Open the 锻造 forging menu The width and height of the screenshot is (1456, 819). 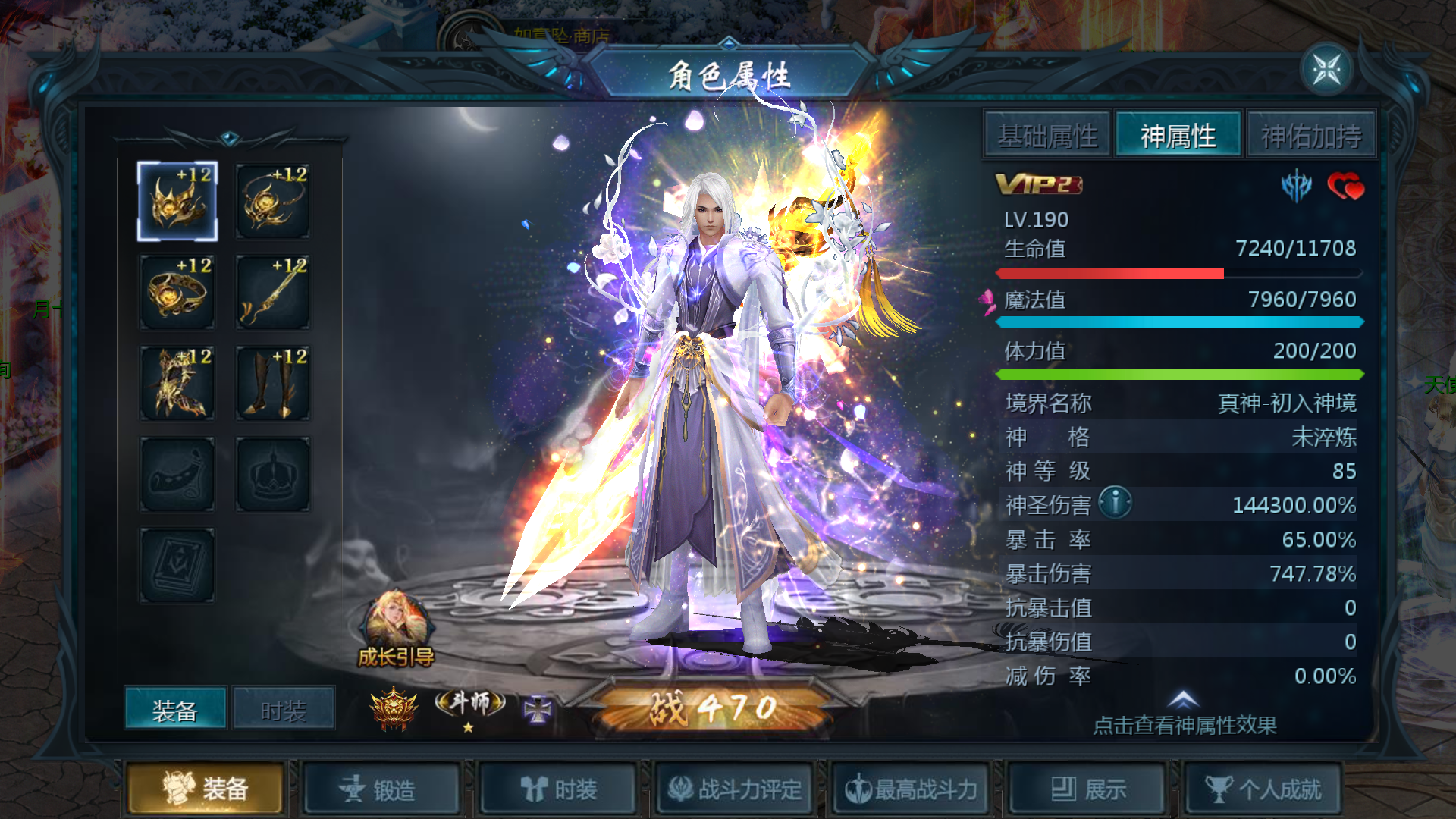[x=380, y=789]
